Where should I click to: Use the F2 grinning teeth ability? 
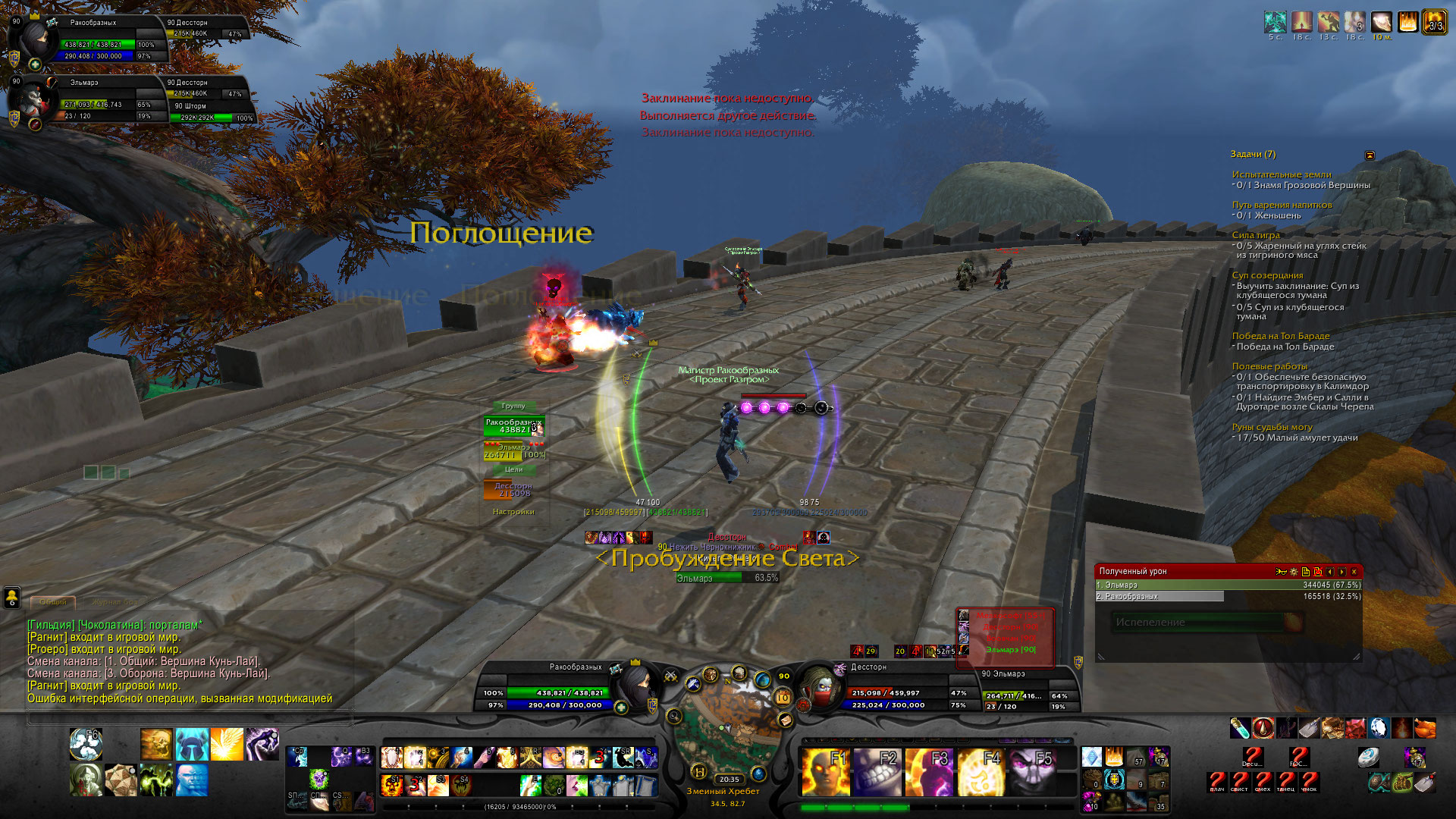point(877,771)
